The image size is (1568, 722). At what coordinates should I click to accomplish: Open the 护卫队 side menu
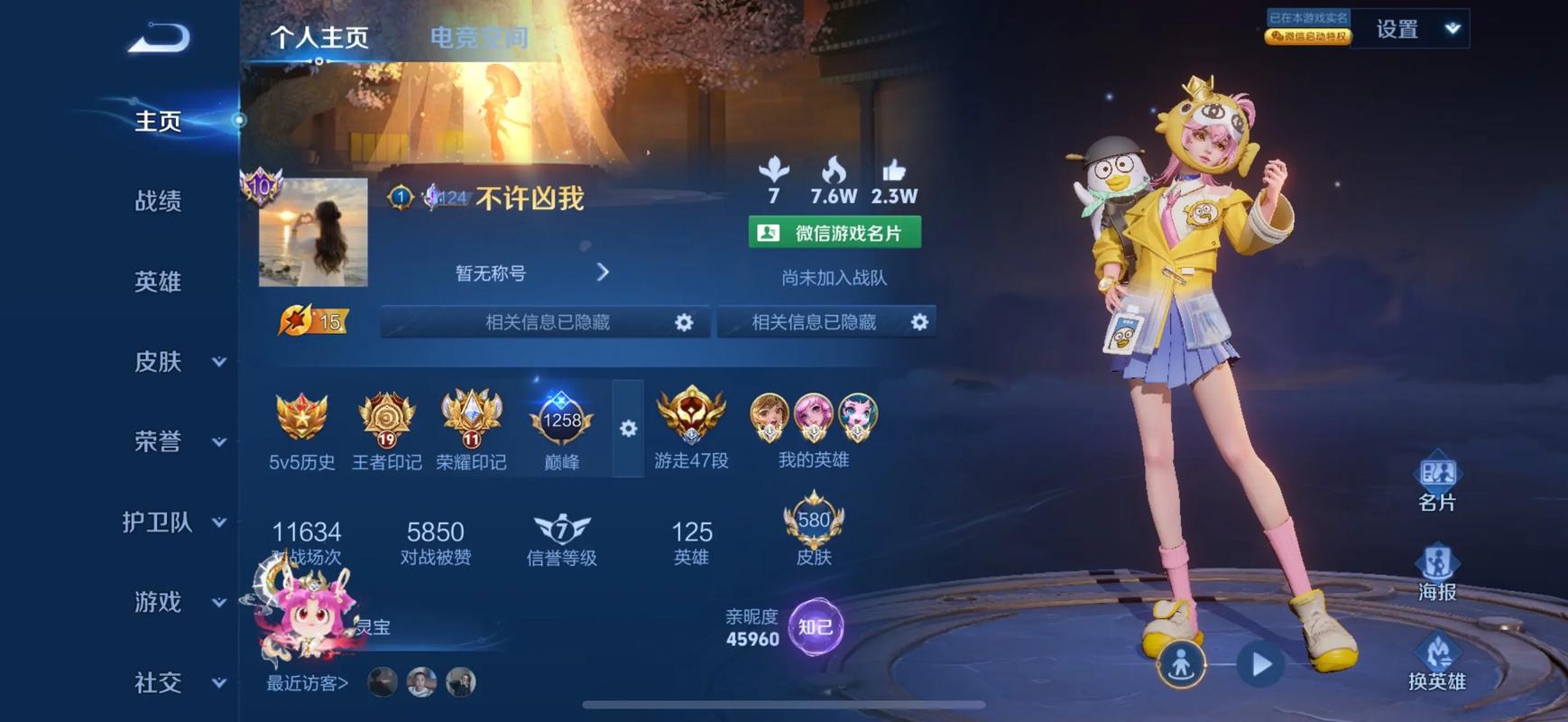[x=173, y=522]
